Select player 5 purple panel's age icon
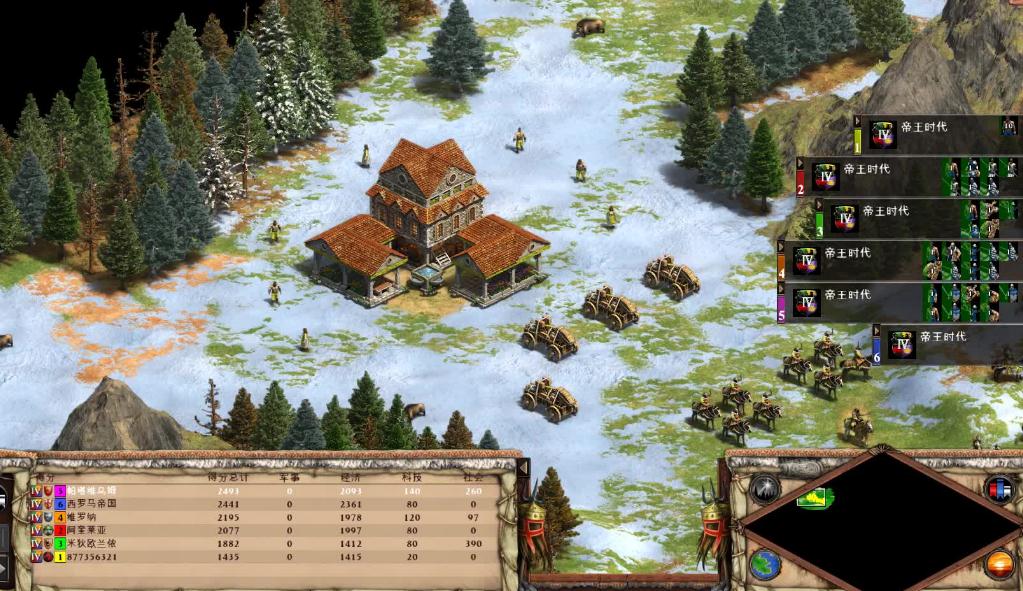 [807, 301]
